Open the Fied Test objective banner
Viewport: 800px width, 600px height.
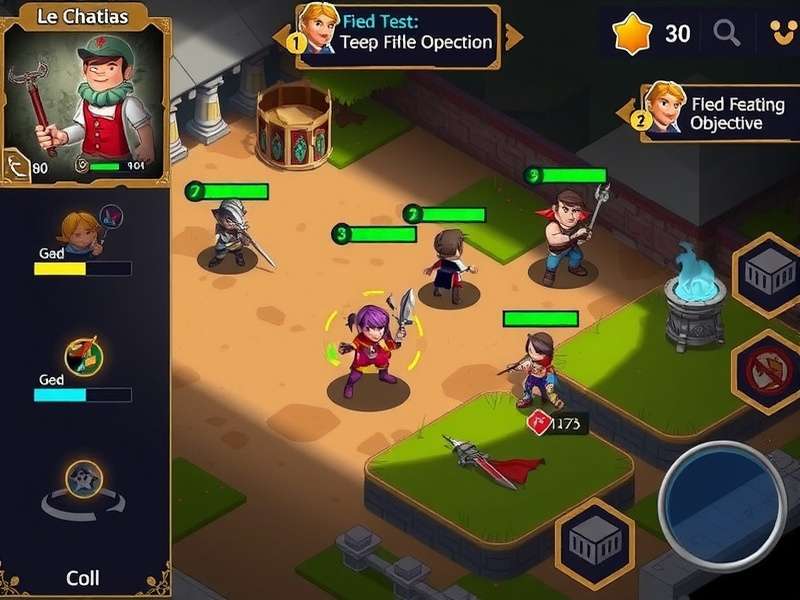pyautogui.click(x=400, y=36)
